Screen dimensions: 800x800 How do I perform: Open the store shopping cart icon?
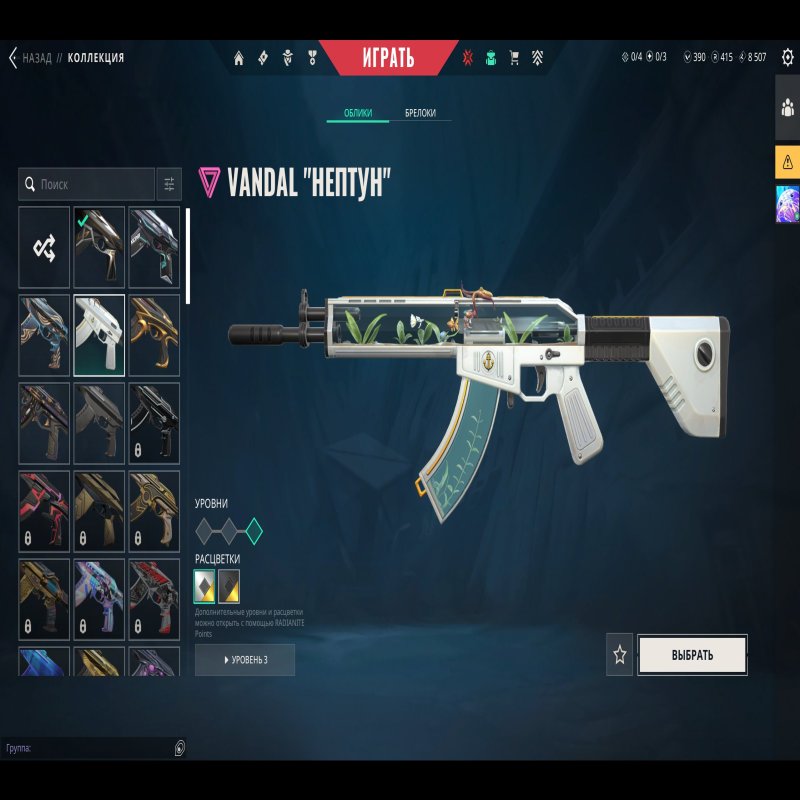pos(515,58)
